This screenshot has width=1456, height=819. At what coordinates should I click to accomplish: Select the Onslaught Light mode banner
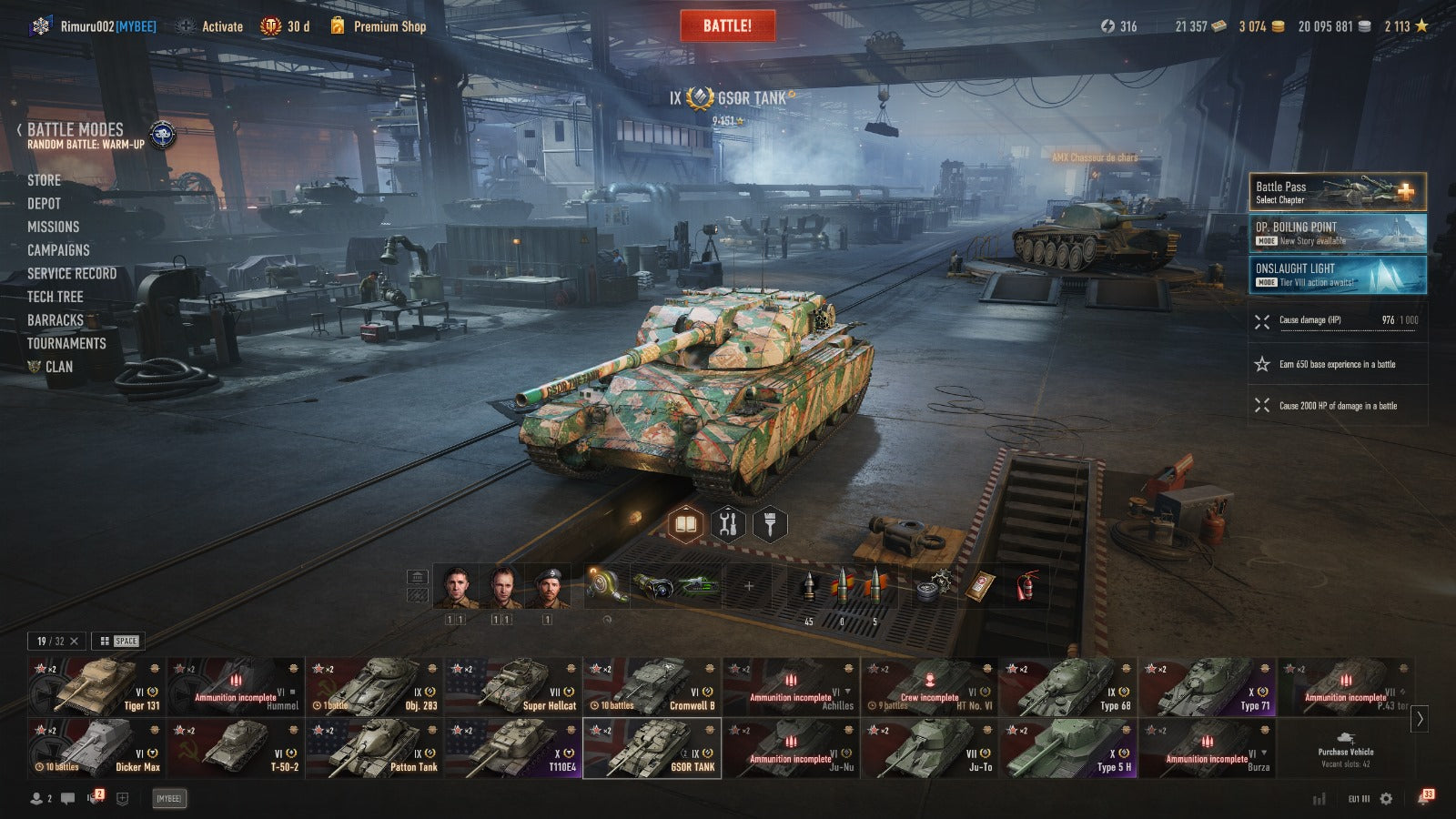click(x=1337, y=274)
